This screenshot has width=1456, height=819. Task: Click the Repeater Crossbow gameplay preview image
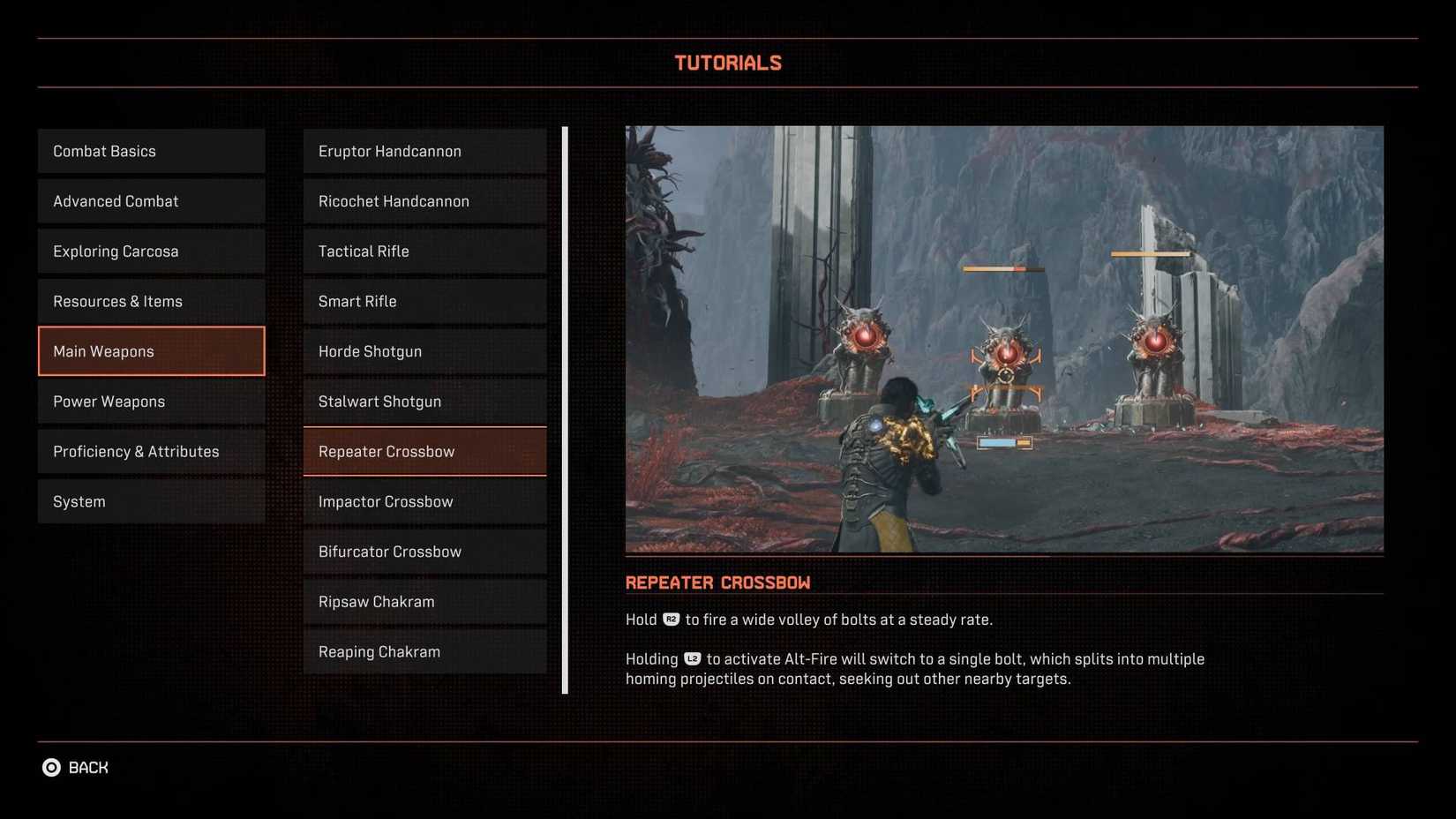1004,338
